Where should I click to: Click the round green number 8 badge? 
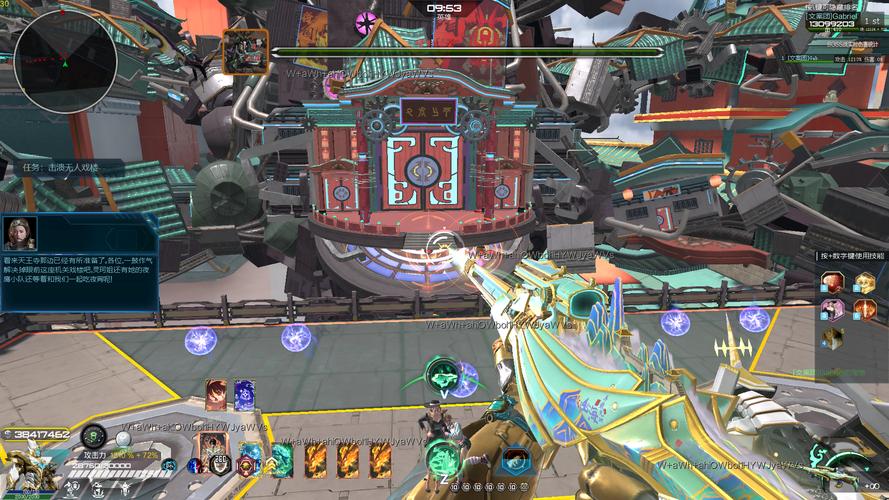coord(93,436)
